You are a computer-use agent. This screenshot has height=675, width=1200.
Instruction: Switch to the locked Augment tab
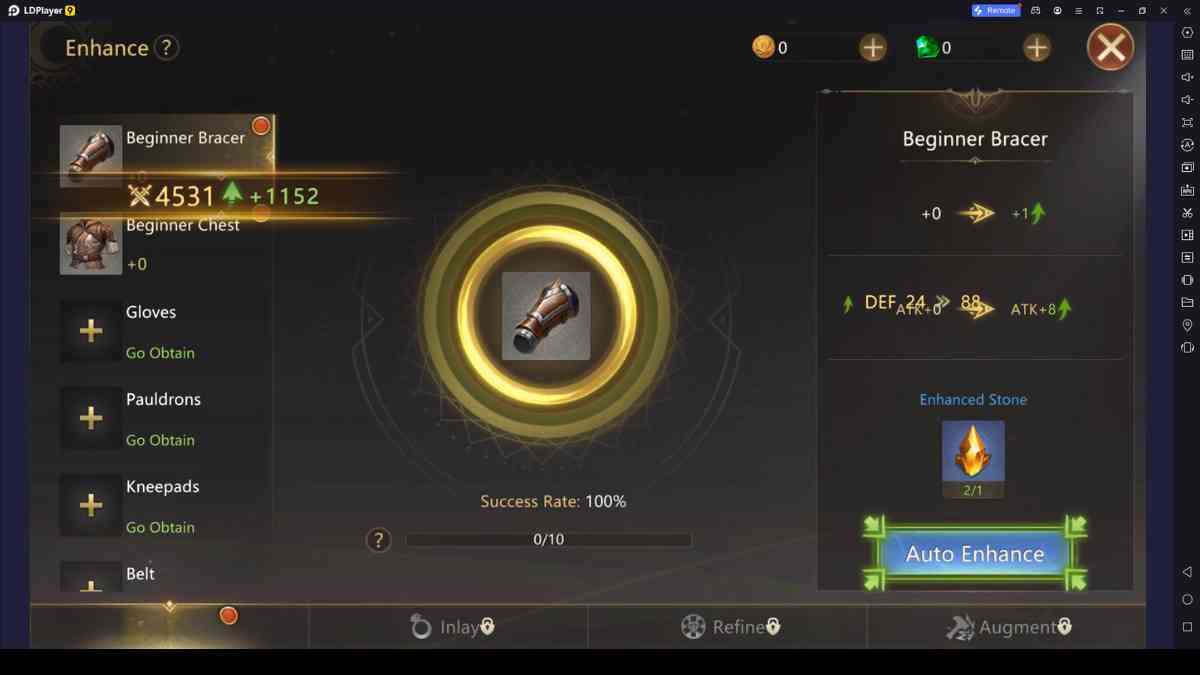[1008, 627]
